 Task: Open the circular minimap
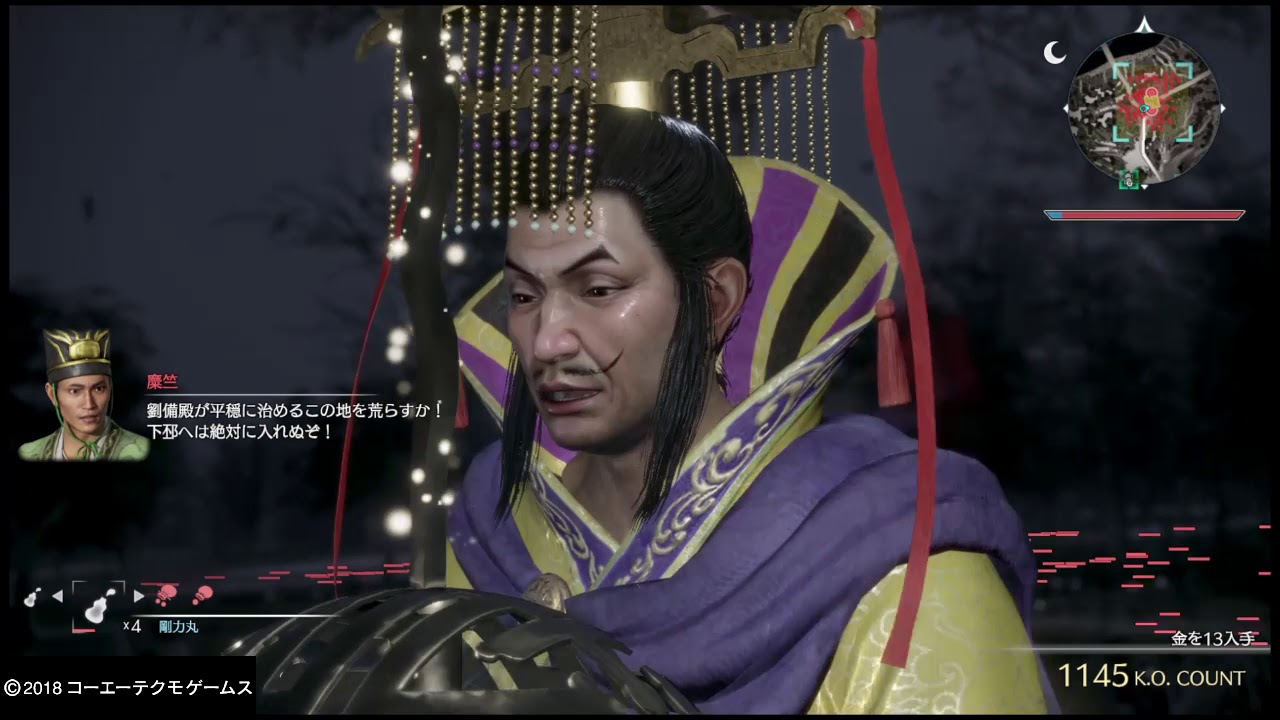pos(1144,106)
